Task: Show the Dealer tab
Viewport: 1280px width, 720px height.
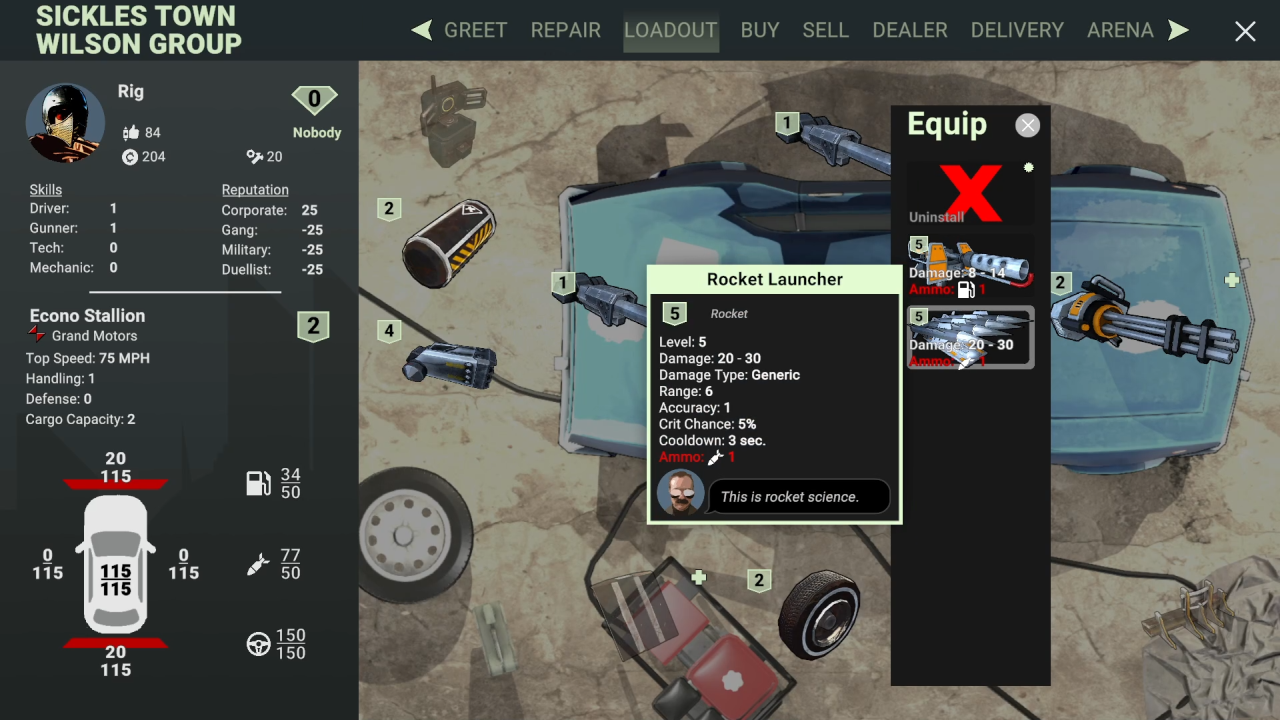Action: (910, 30)
